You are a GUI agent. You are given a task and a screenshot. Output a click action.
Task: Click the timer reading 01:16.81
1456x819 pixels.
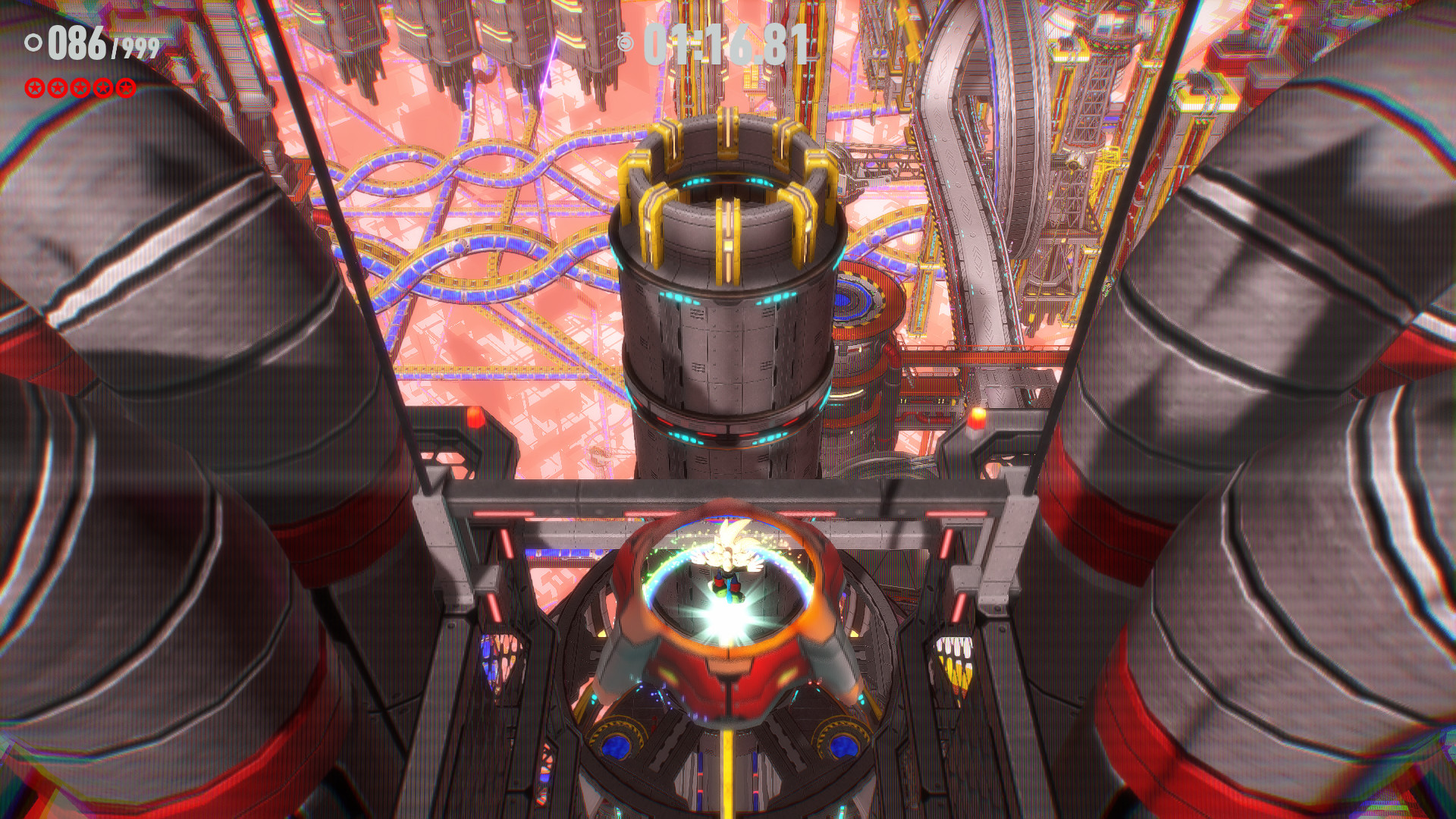(x=724, y=44)
